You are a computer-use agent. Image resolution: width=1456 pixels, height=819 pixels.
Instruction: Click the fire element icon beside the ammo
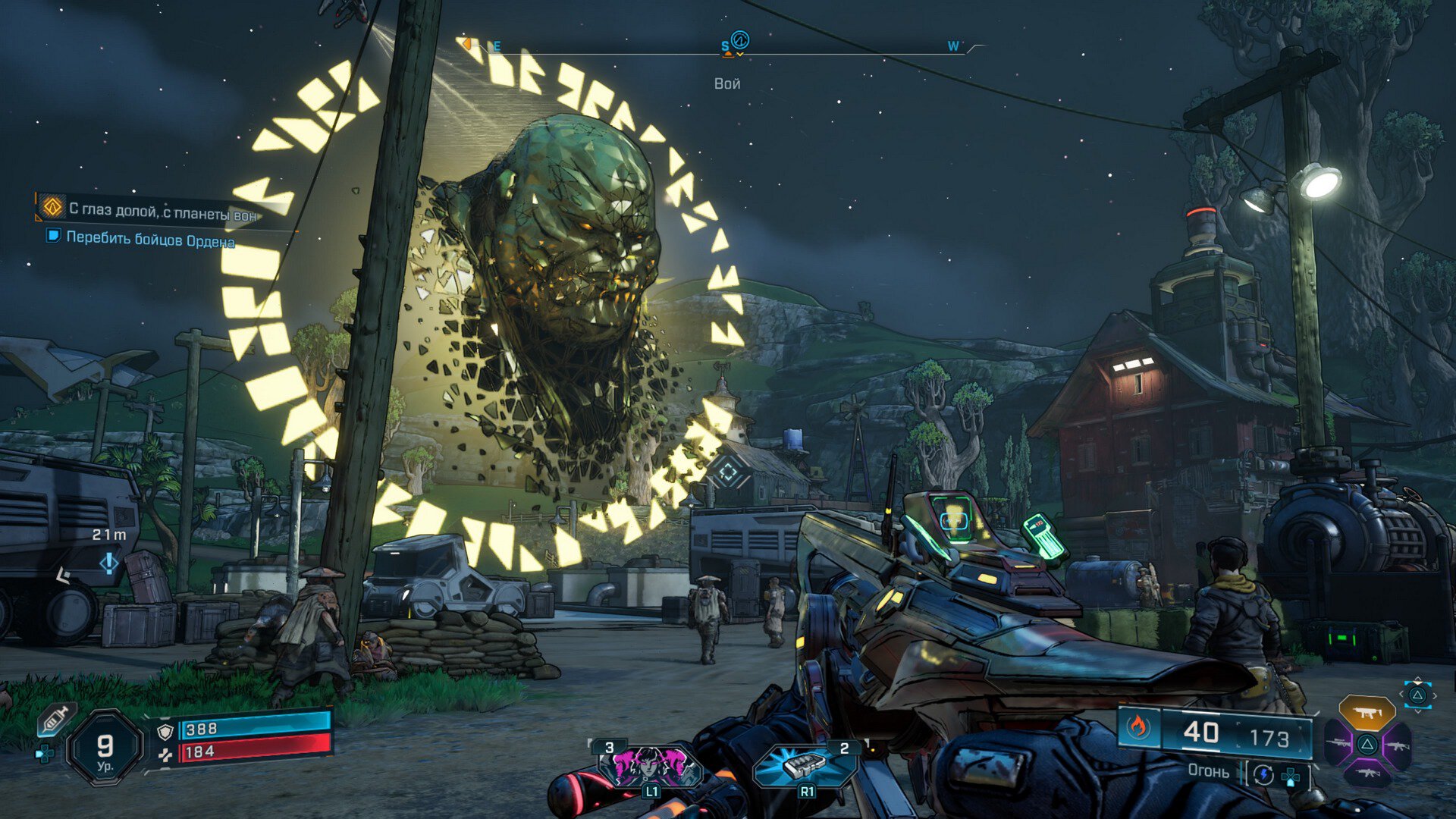pyautogui.click(x=1137, y=727)
